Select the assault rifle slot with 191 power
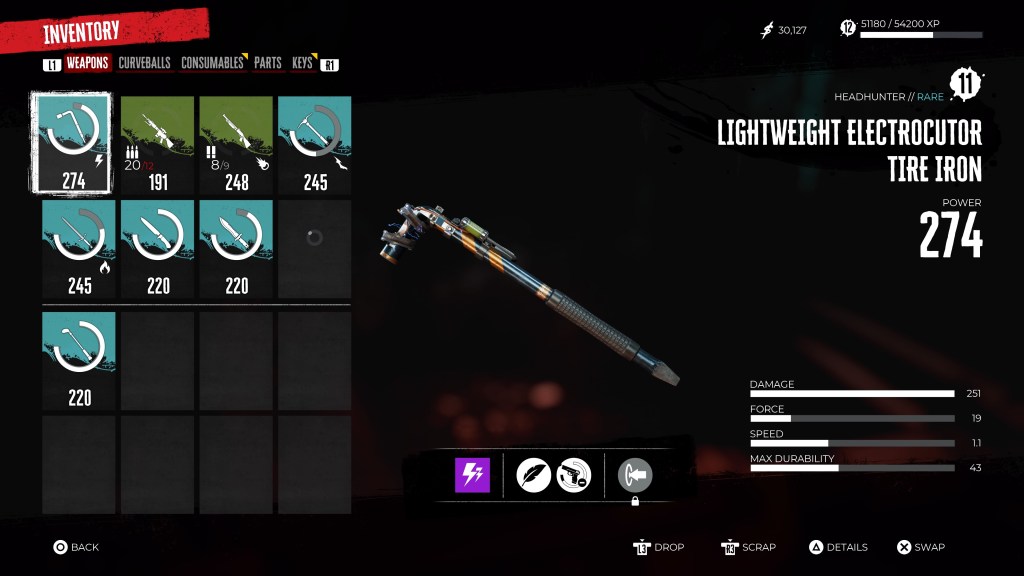Image resolution: width=1024 pixels, height=576 pixels. pyautogui.click(x=158, y=144)
